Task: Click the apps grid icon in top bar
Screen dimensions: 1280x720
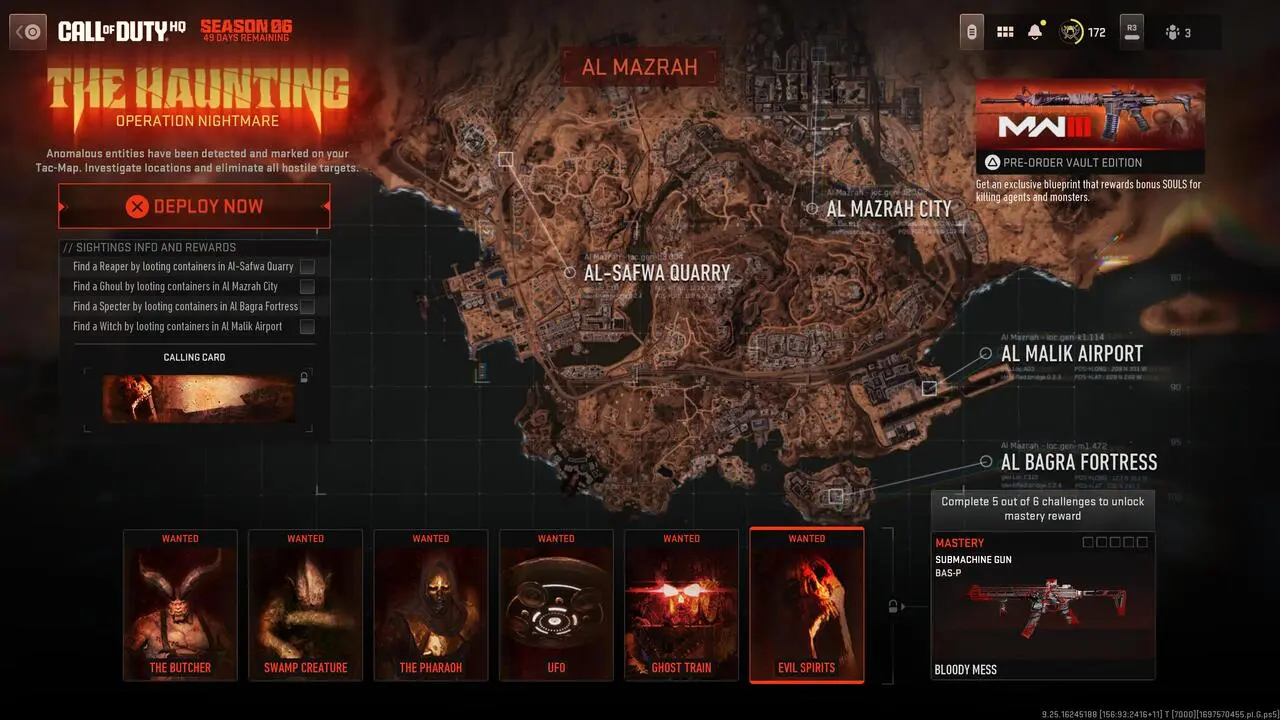Action: [x=1005, y=31]
